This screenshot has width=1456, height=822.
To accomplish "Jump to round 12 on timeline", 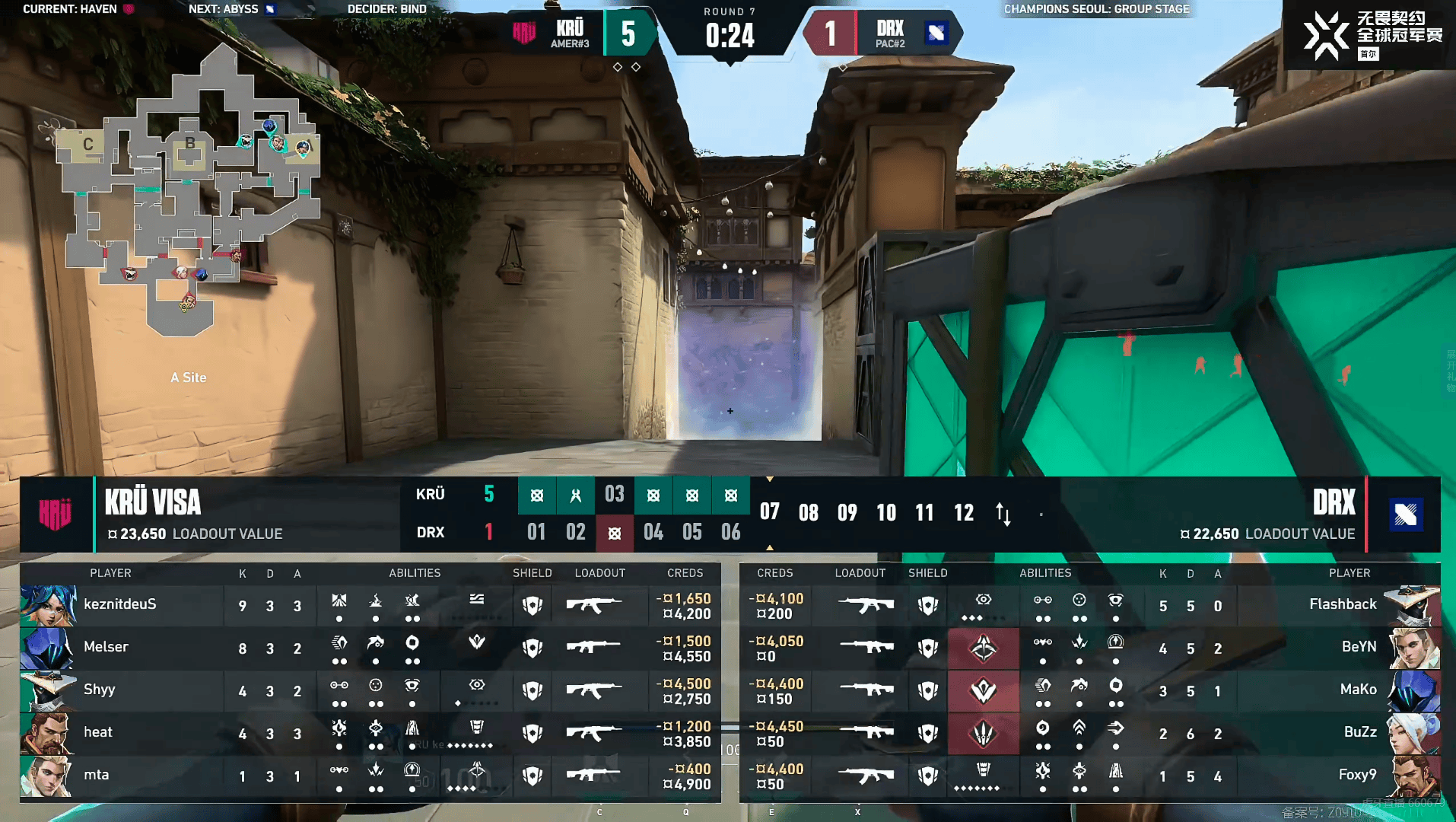I will tap(964, 513).
